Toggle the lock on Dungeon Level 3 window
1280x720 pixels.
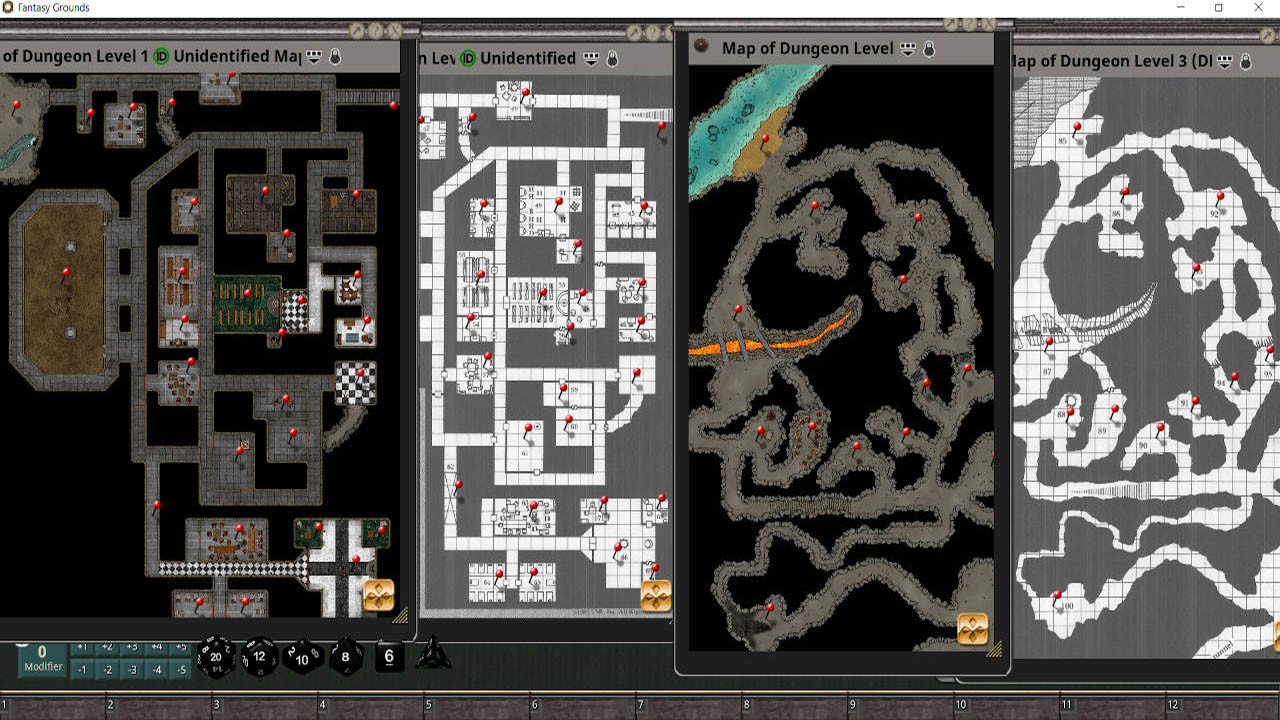coord(1245,61)
